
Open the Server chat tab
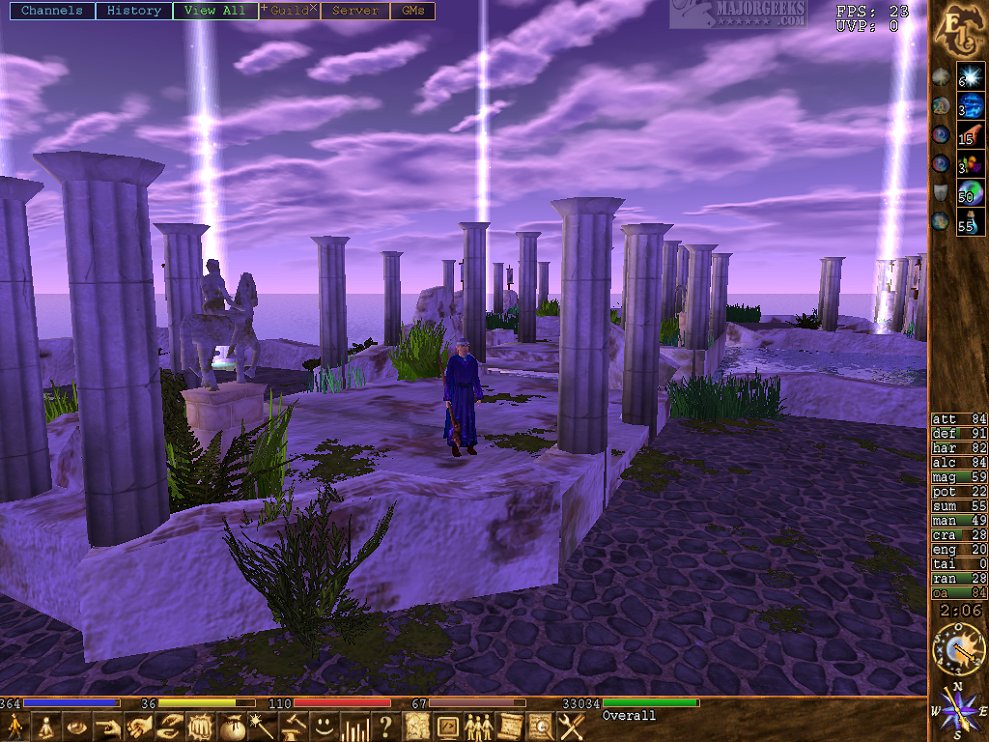point(355,11)
